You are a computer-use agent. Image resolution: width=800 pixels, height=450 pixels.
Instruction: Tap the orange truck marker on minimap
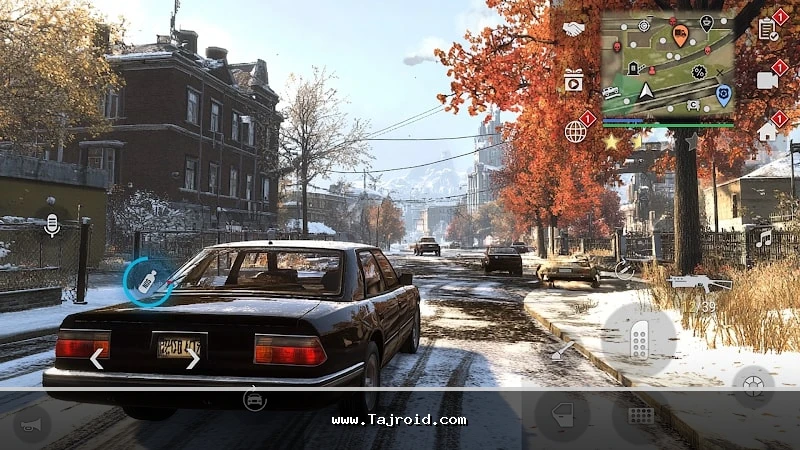pos(680,36)
